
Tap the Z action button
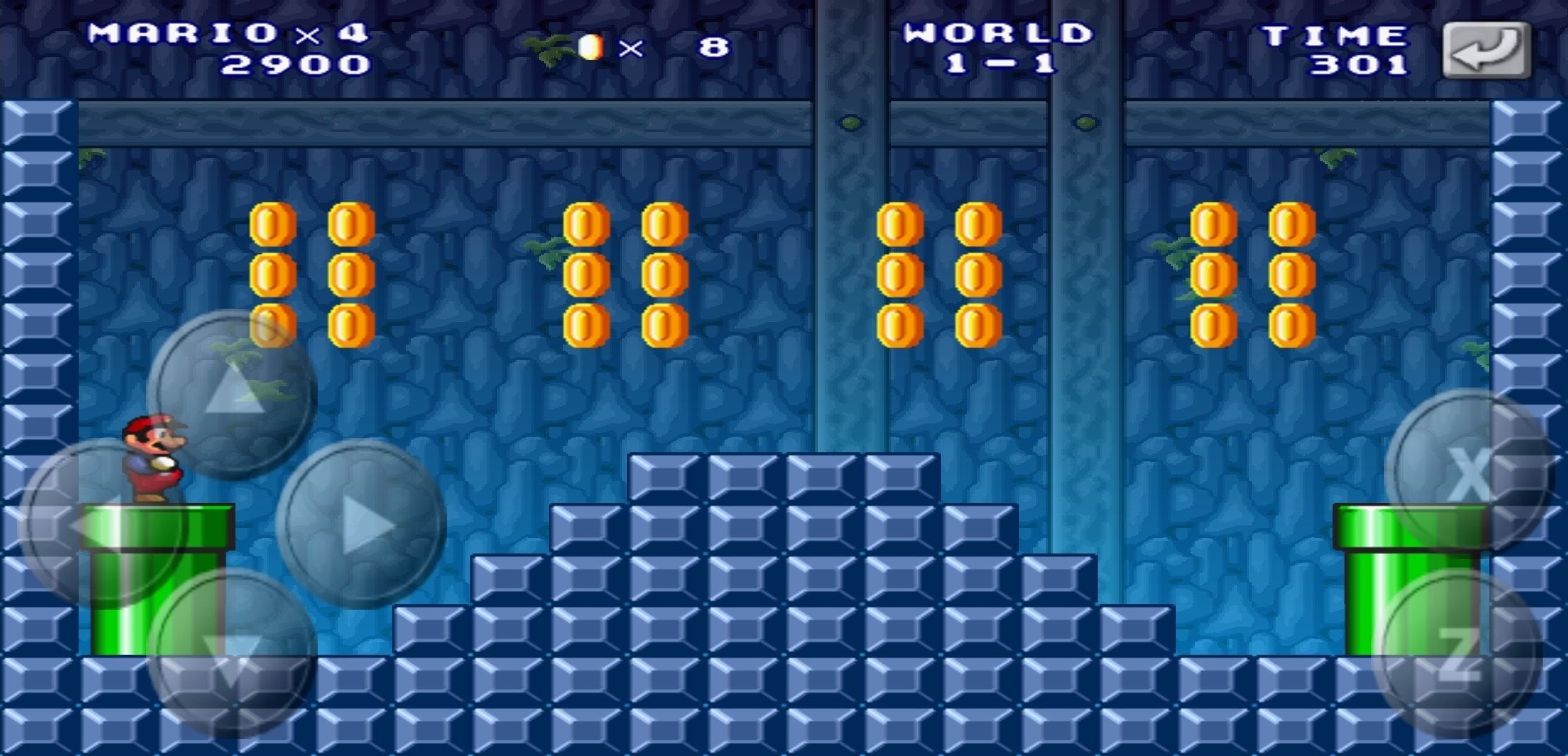[1458, 654]
